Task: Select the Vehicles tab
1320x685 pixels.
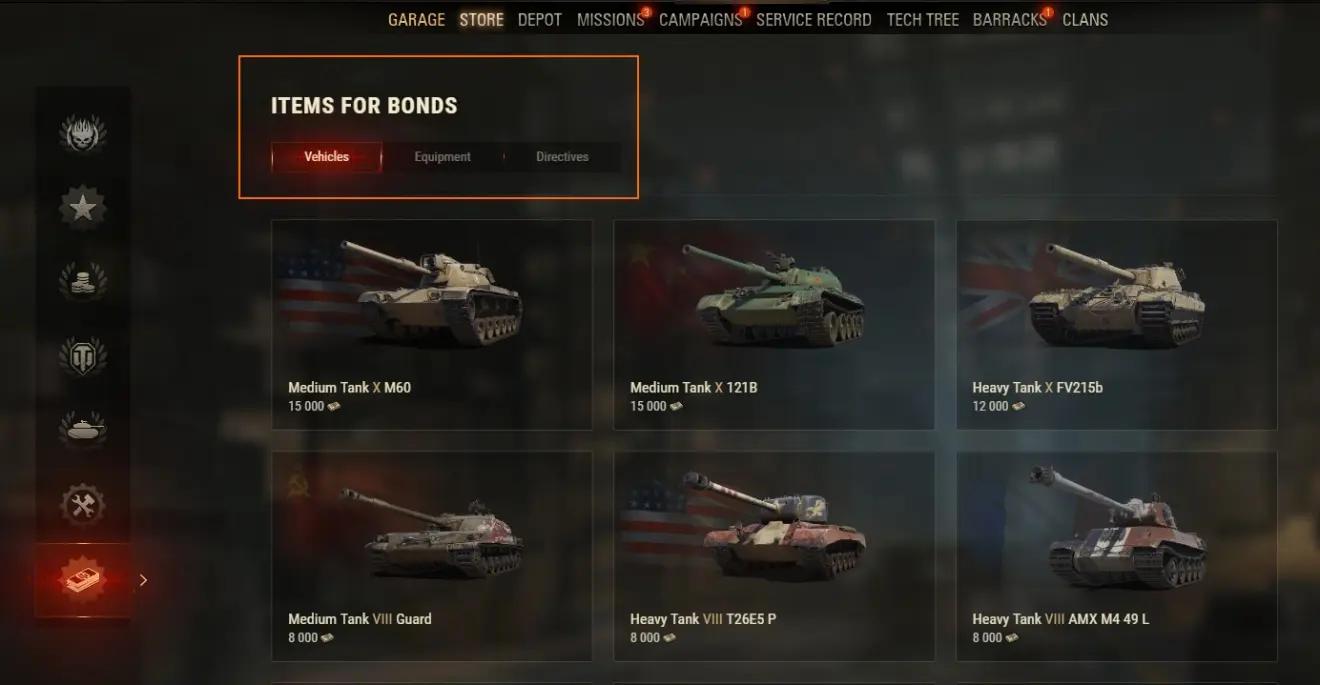Action: (x=327, y=157)
